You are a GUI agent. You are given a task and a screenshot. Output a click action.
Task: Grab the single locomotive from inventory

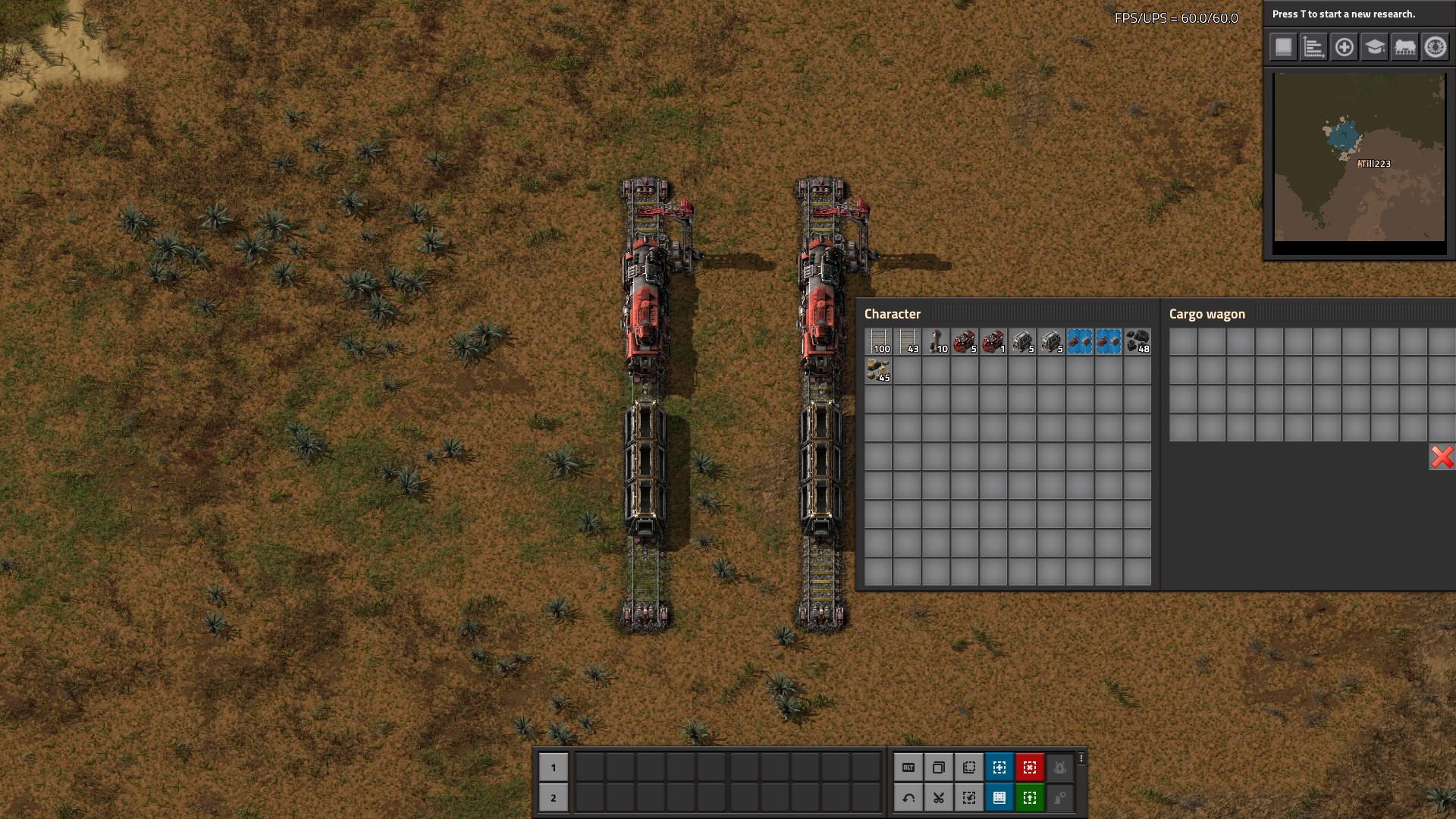[993, 342]
